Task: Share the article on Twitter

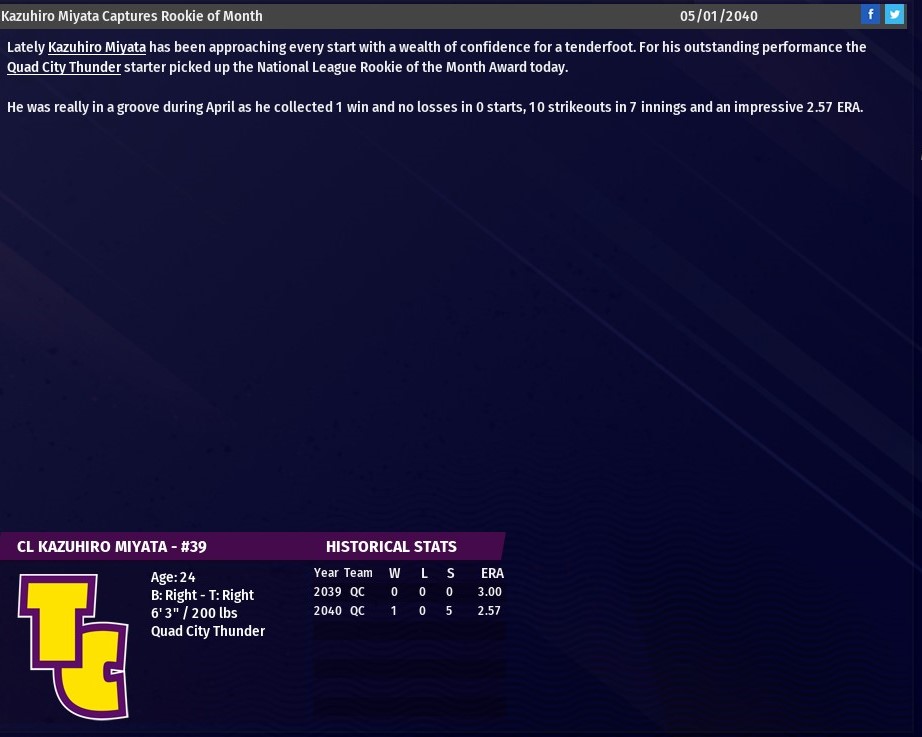Action: tap(894, 15)
